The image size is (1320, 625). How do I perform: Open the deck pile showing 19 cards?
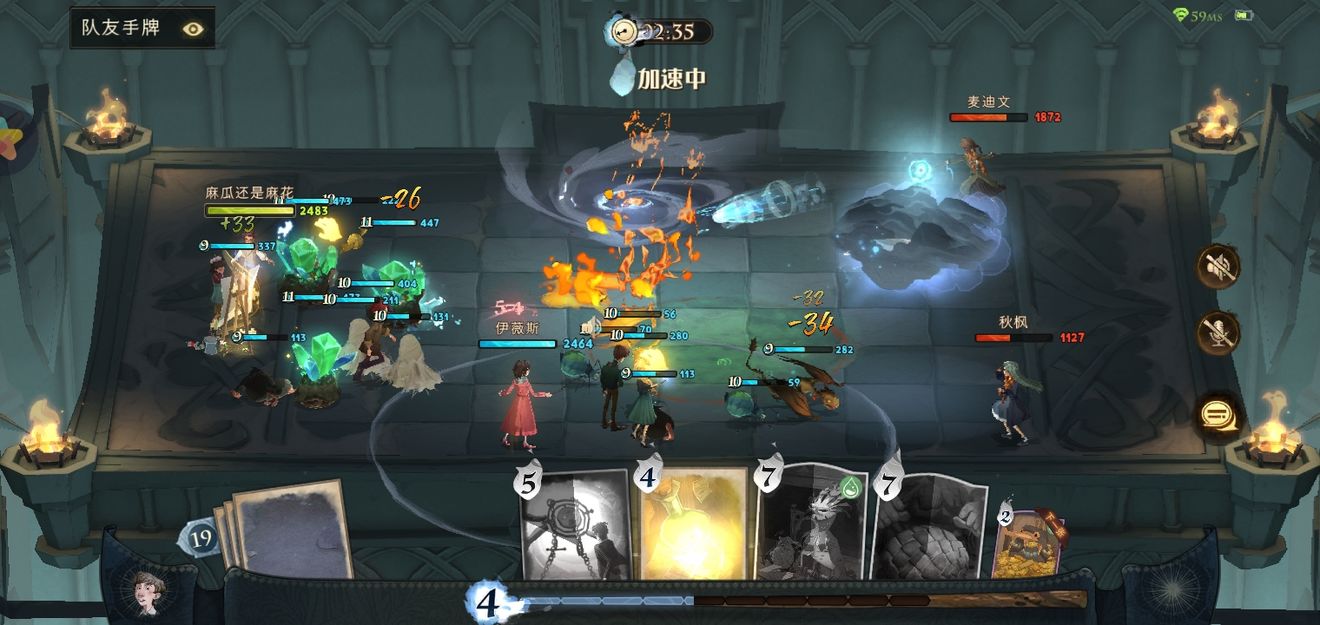(285, 530)
